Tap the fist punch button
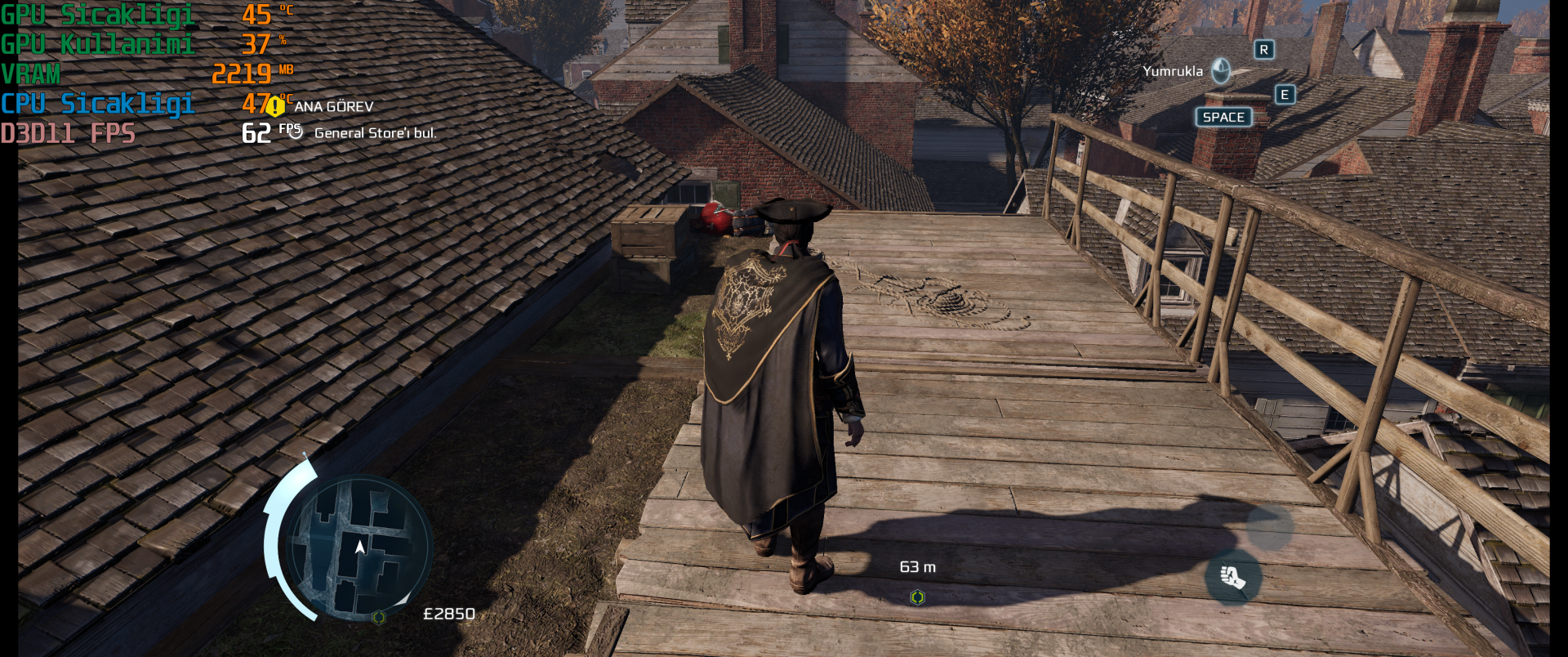 click(1233, 577)
